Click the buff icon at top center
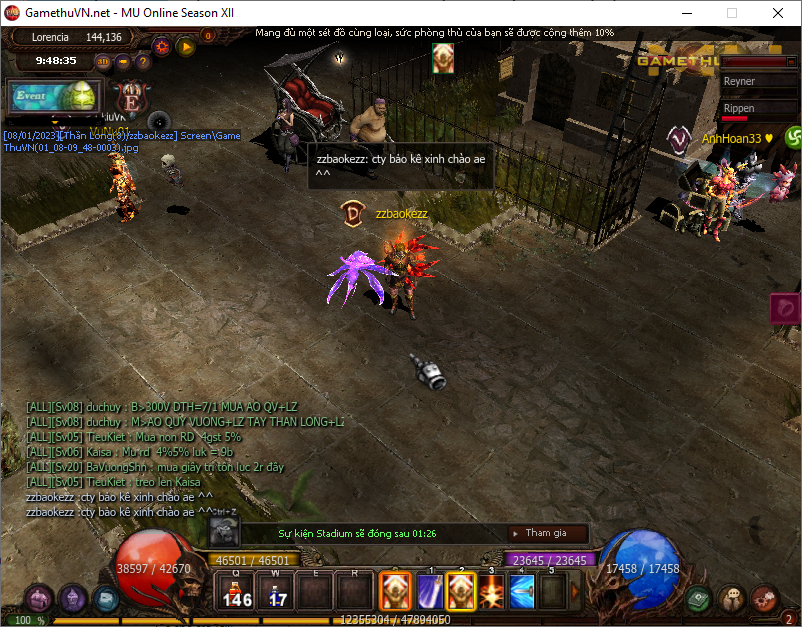Viewport: 802px width, 627px height. pos(443,58)
